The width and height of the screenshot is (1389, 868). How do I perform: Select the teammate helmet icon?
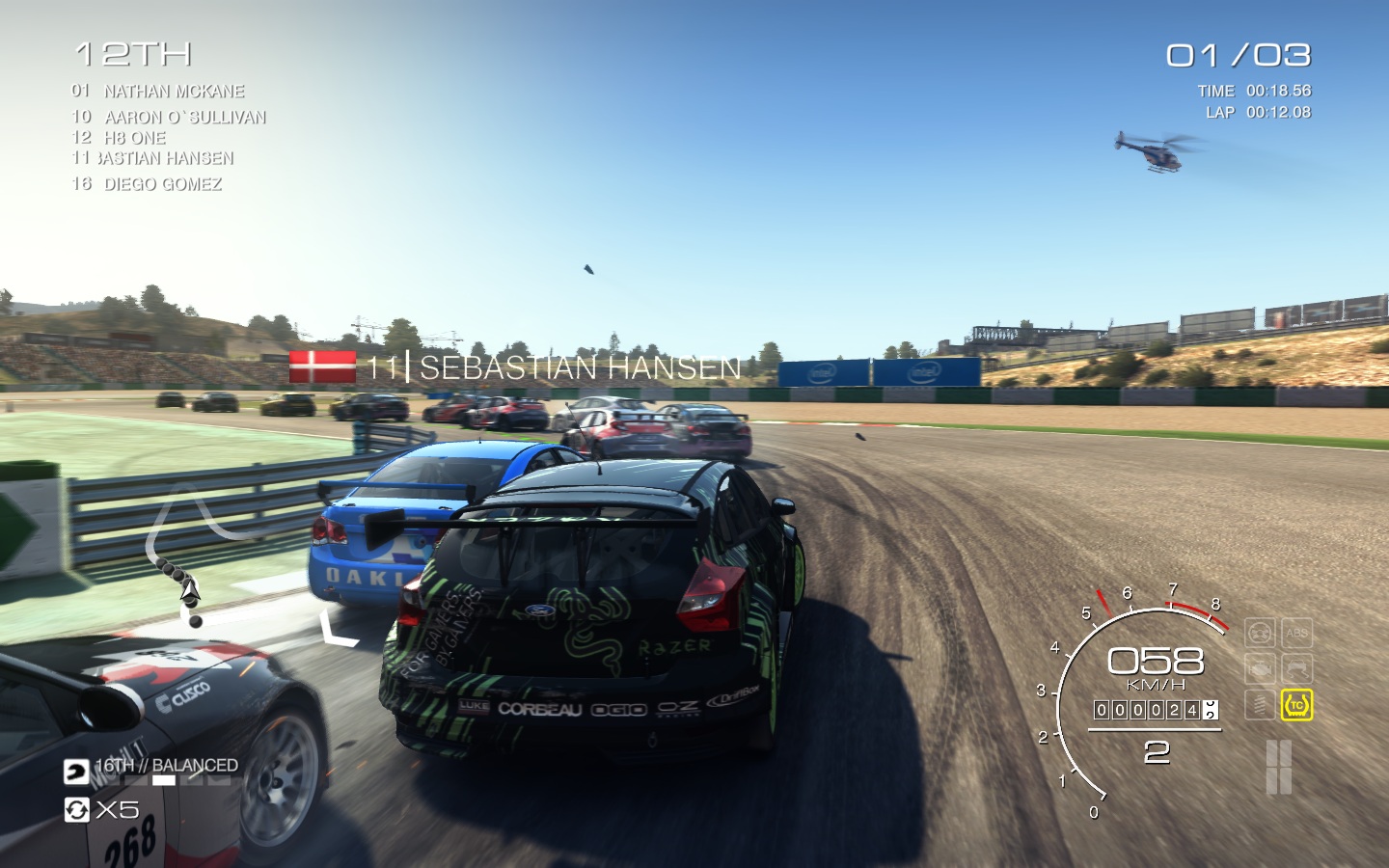76,772
